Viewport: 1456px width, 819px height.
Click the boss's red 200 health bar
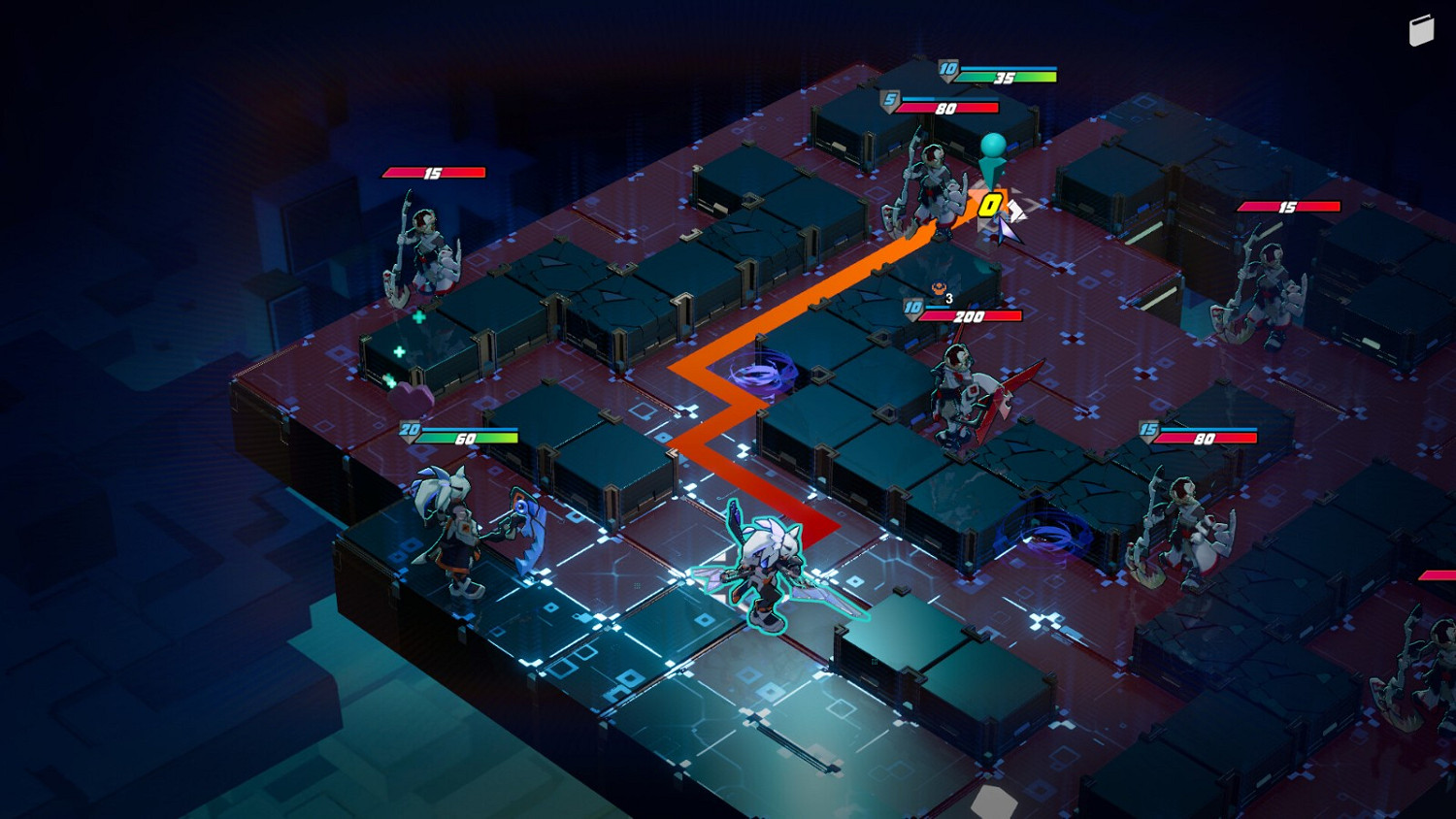click(x=971, y=316)
